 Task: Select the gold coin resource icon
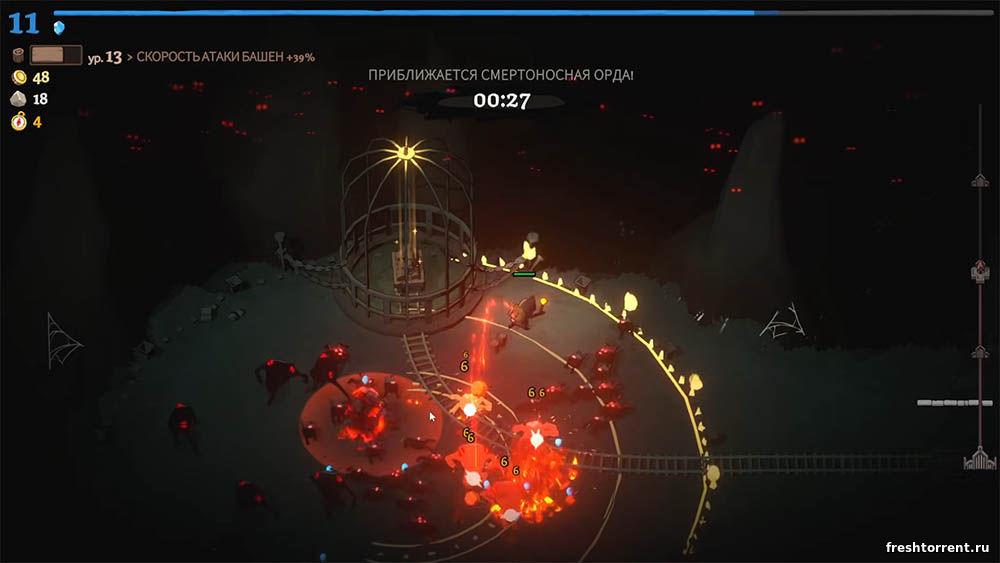point(18,77)
